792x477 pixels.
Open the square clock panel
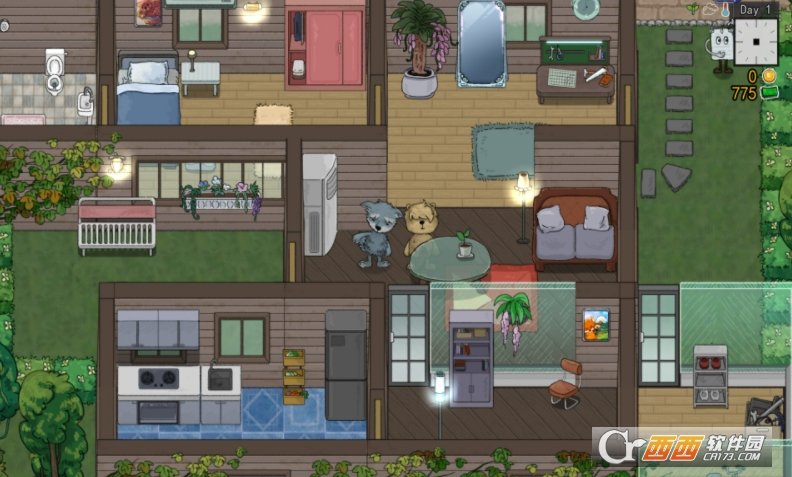pyautogui.click(x=755, y=43)
